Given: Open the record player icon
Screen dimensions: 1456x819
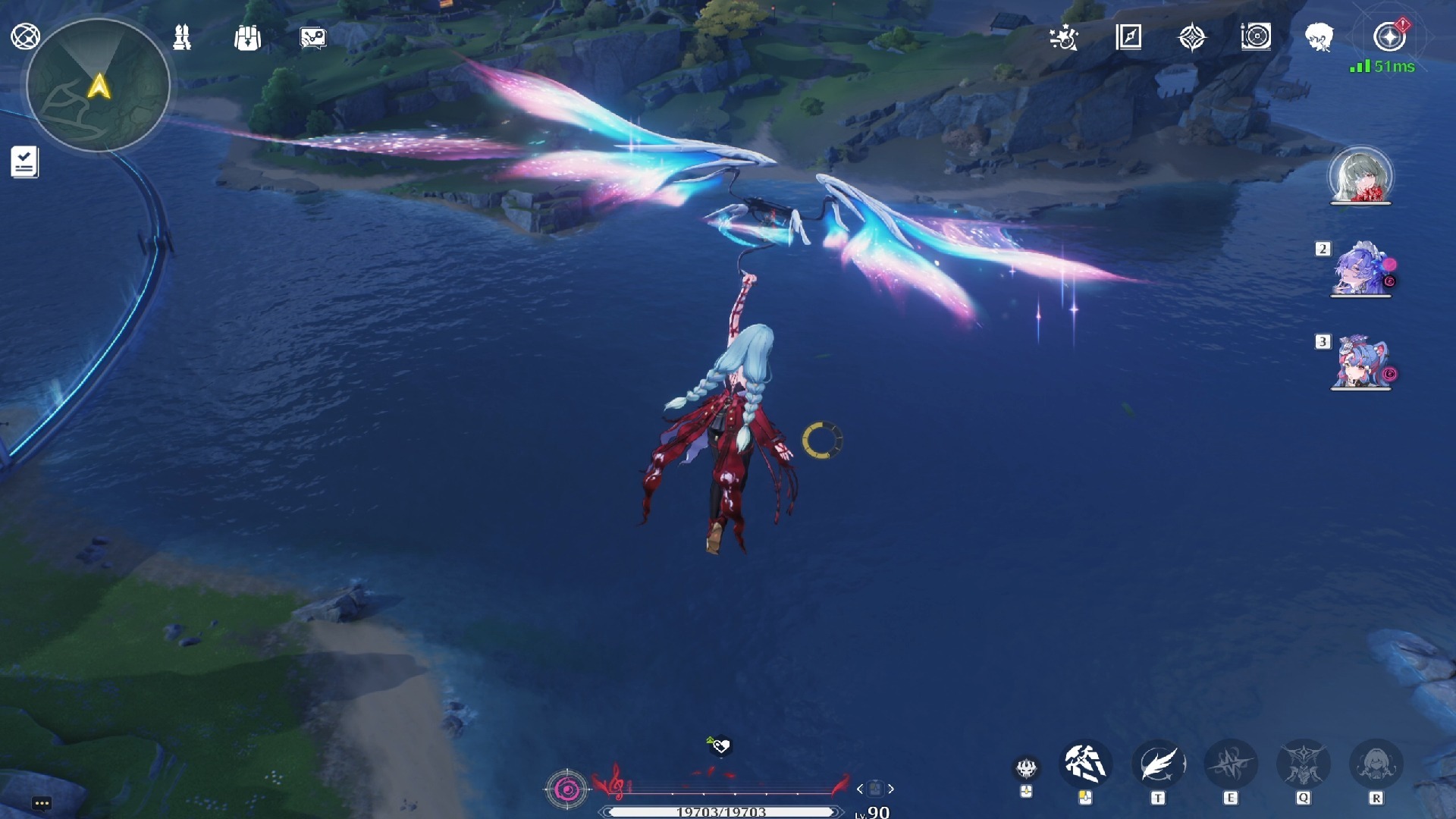Looking at the screenshot, I should click(x=1256, y=36).
